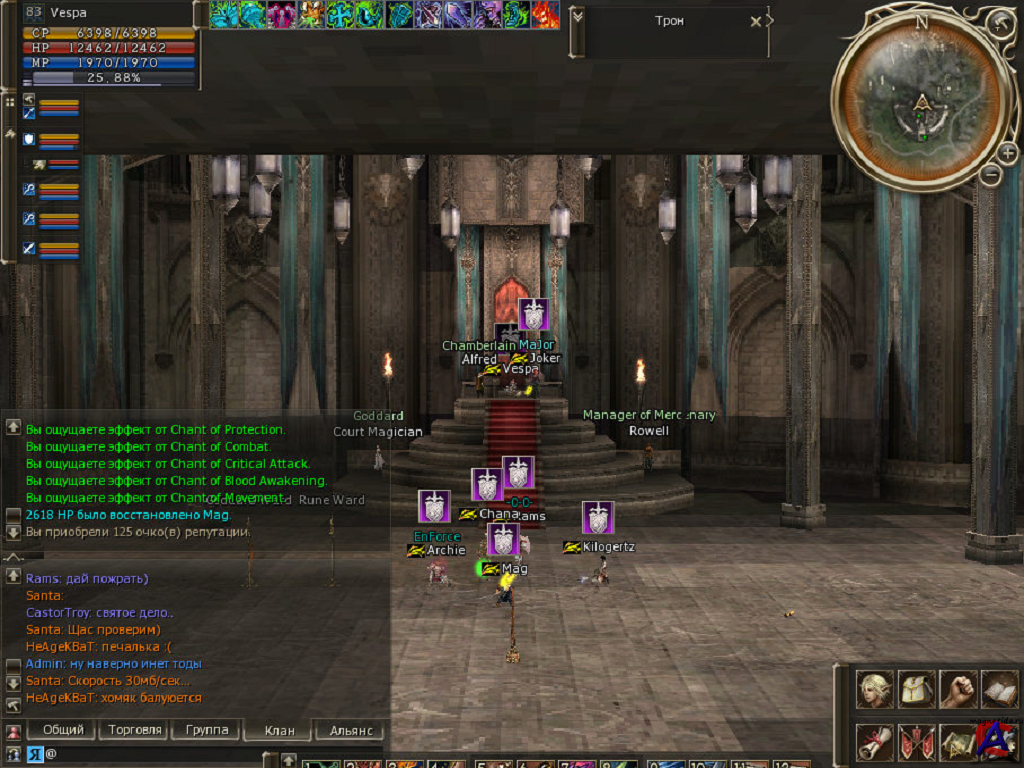Viewport: 1024px width, 768px height.
Task: Open the clan red banners icon
Action: (916, 741)
